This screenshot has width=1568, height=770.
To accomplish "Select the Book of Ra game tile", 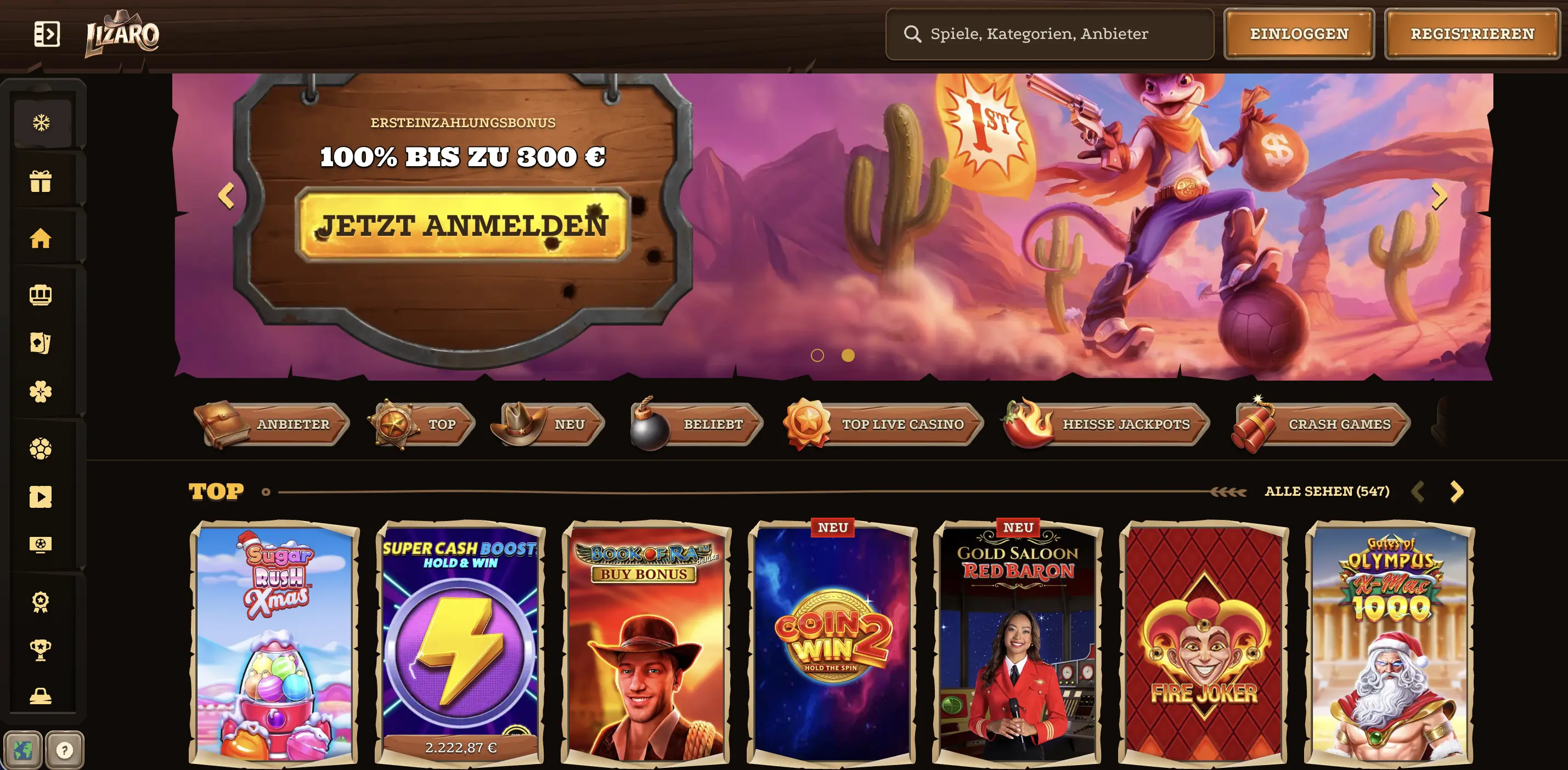I will click(x=646, y=642).
